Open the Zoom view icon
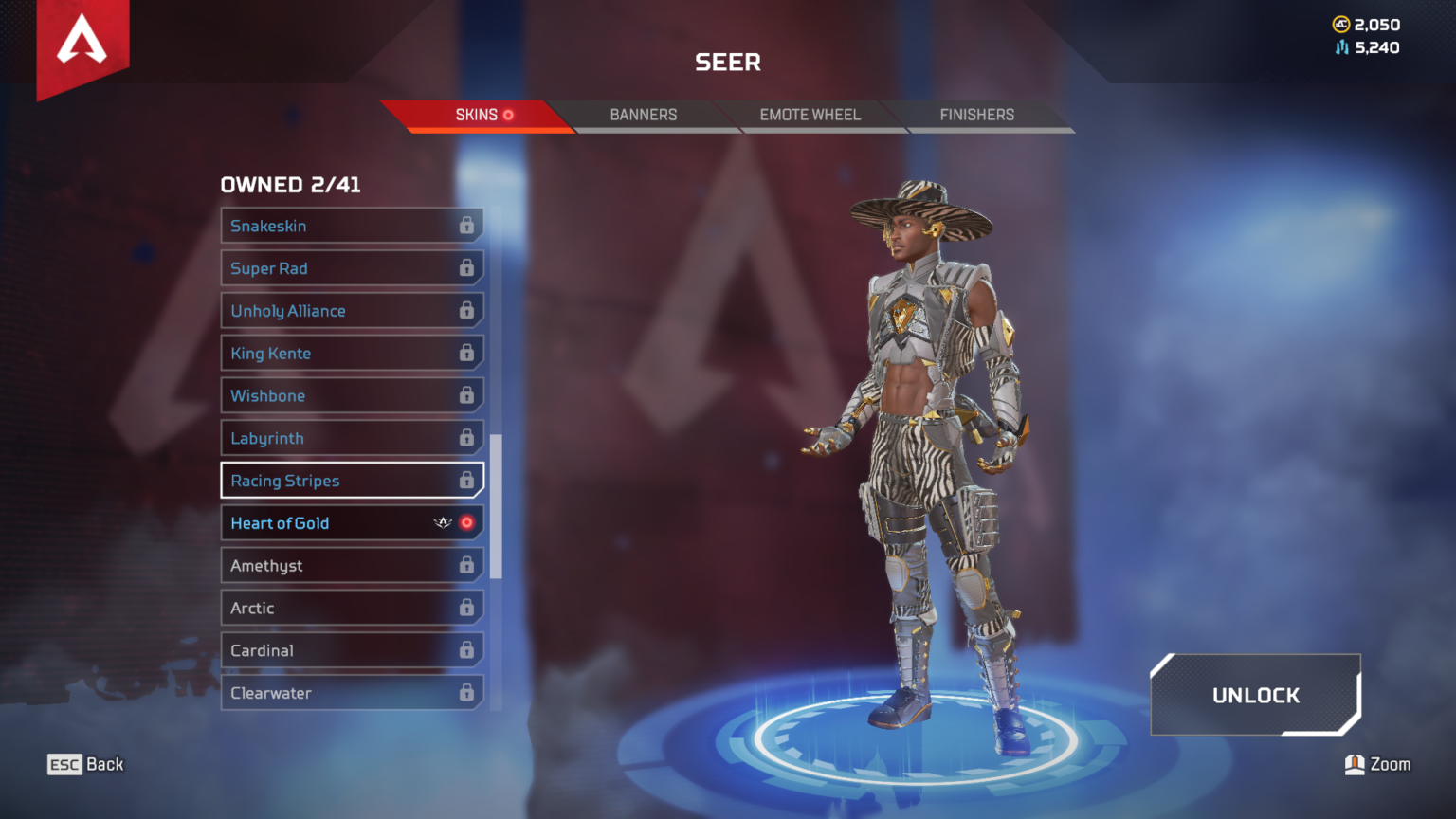This screenshot has height=819, width=1456. click(1356, 764)
